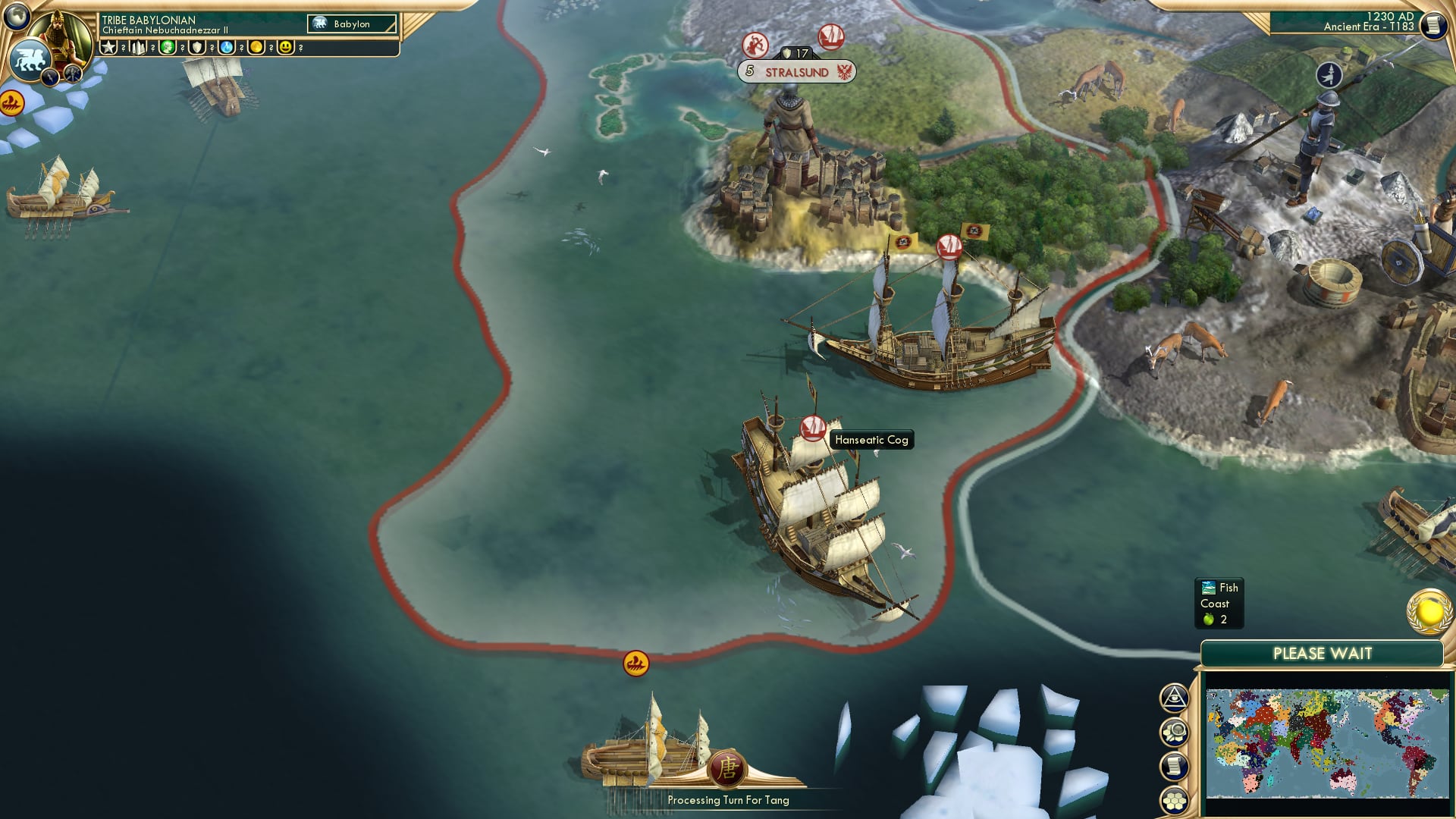
Task: Open the green culture head icon
Action: (168, 48)
